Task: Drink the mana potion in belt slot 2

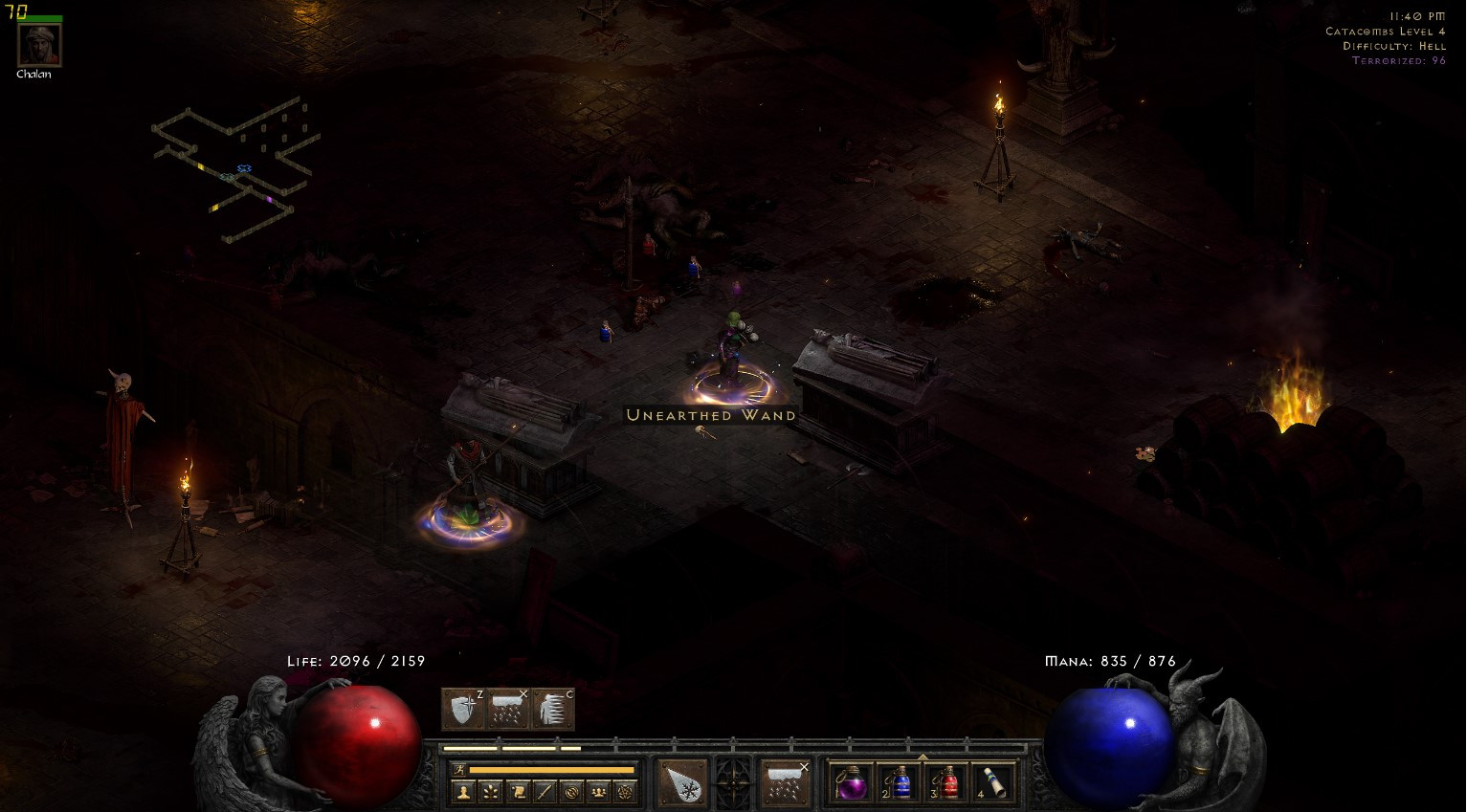Action: (900, 784)
